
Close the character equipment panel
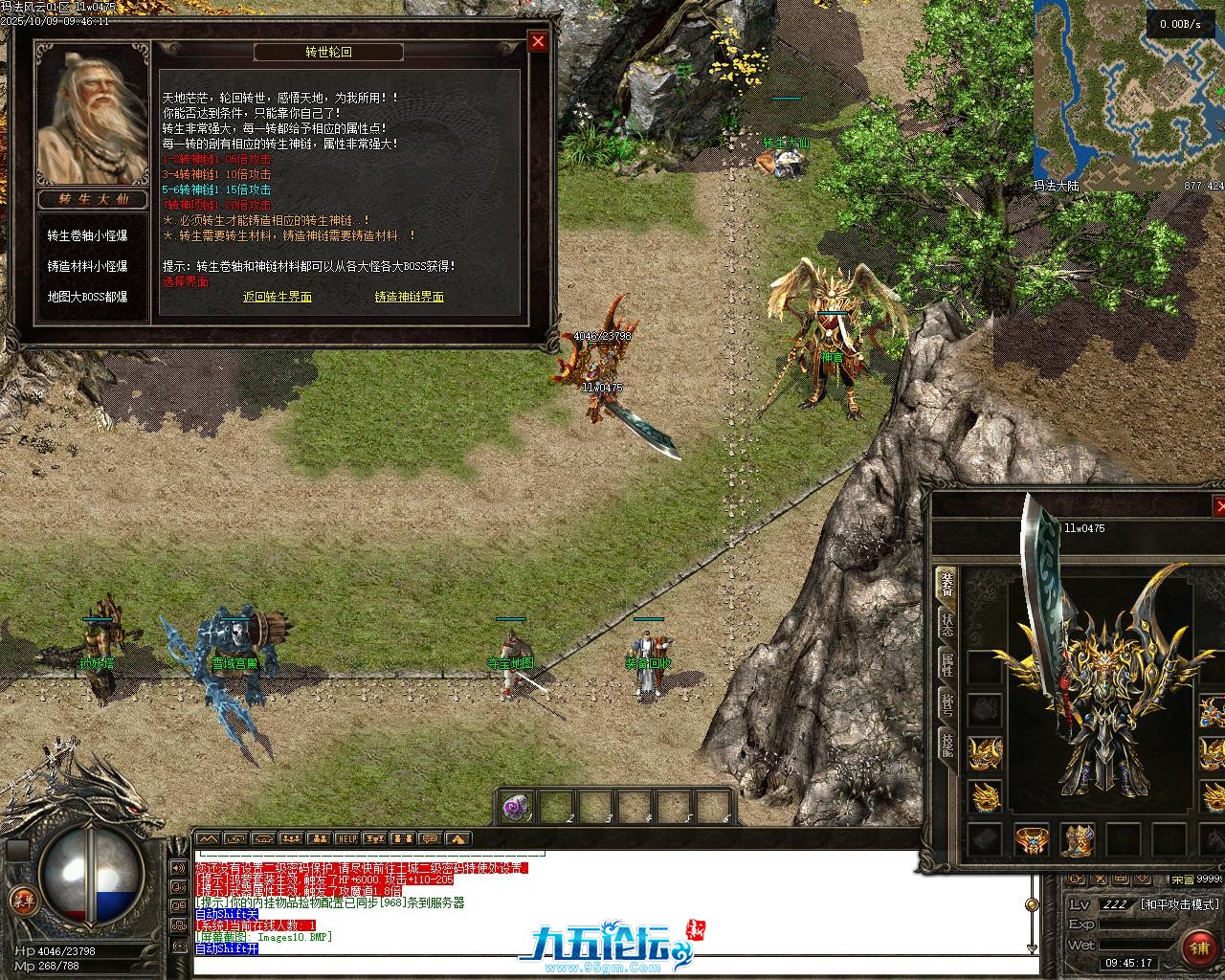tap(1218, 506)
